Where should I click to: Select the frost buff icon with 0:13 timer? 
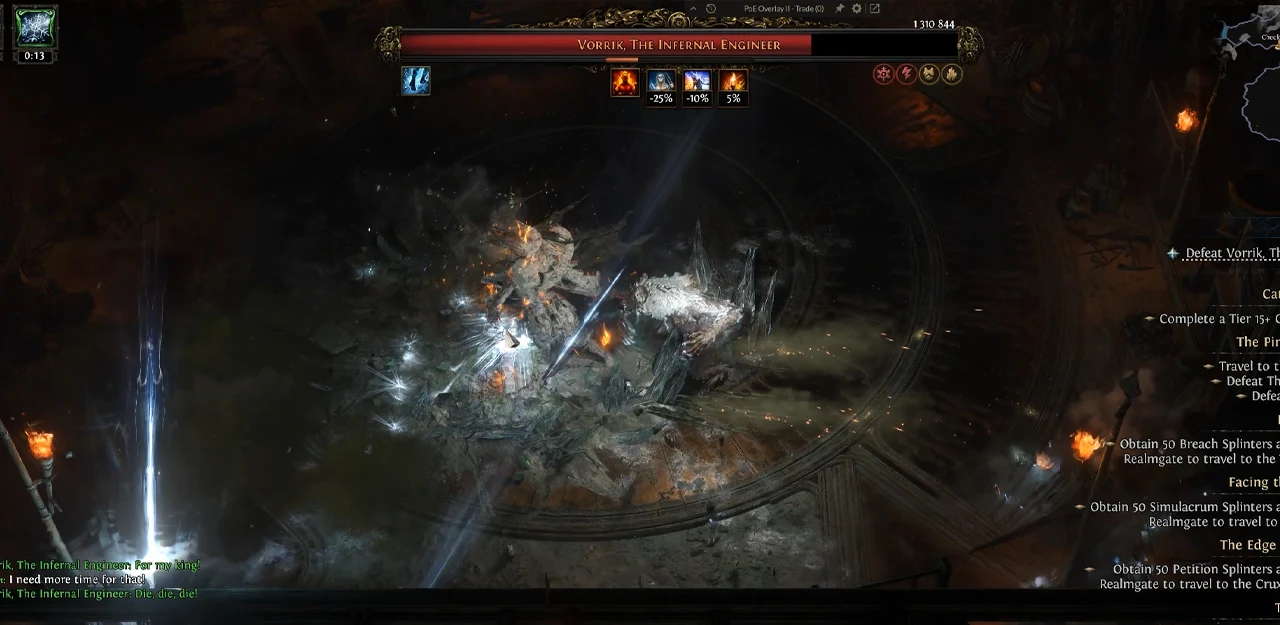[35, 27]
